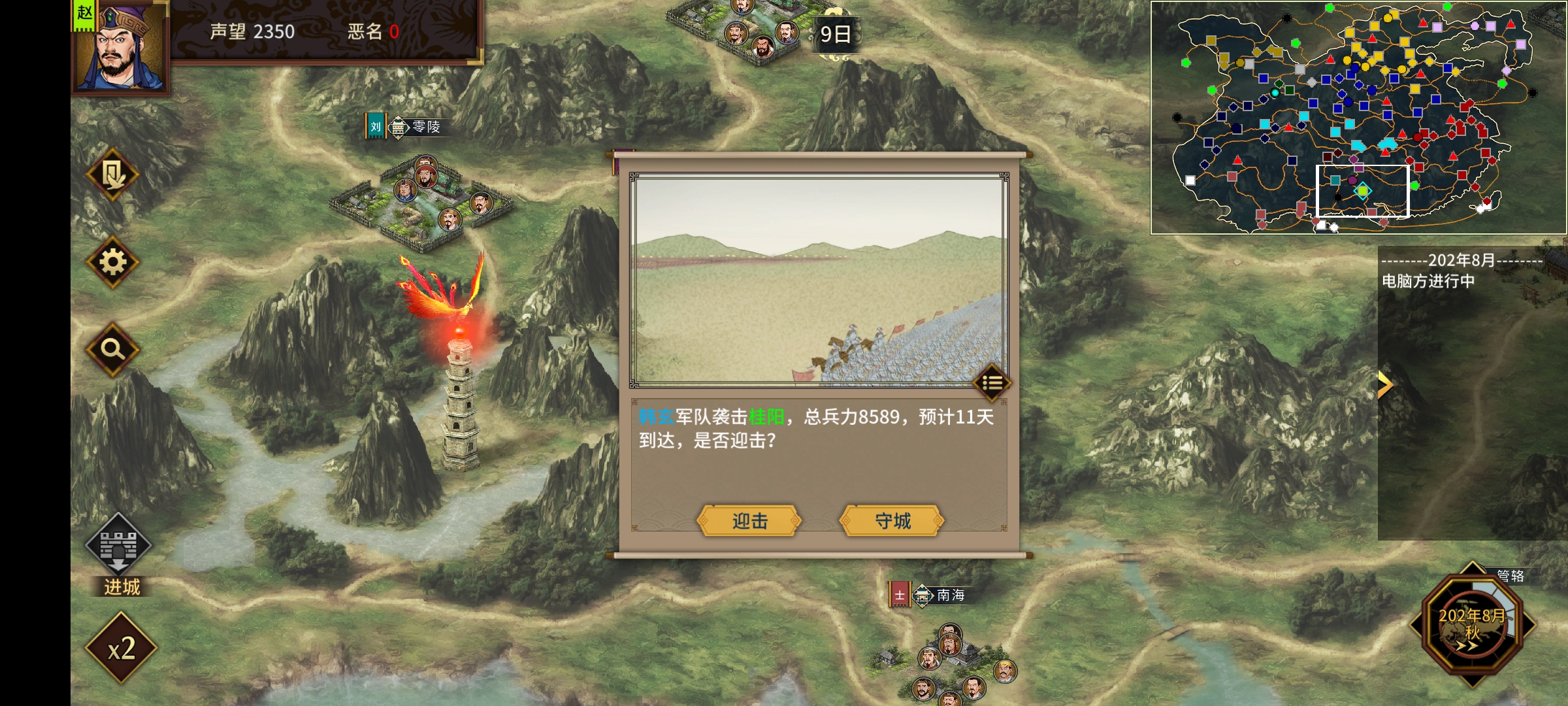
Task: Select the 南海 city label
Action: 939,596
